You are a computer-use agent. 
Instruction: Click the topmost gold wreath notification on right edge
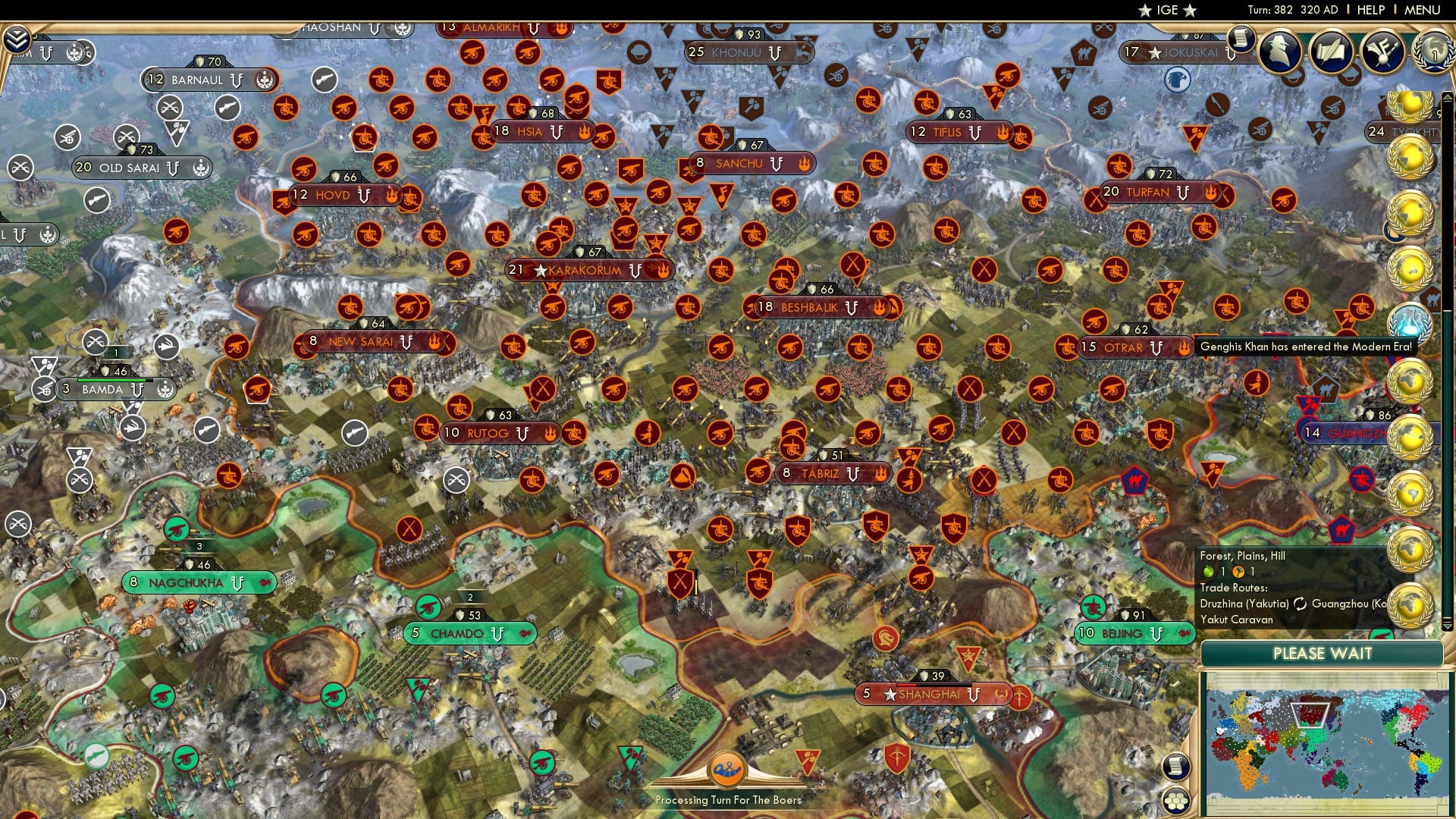(x=1409, y=107)
